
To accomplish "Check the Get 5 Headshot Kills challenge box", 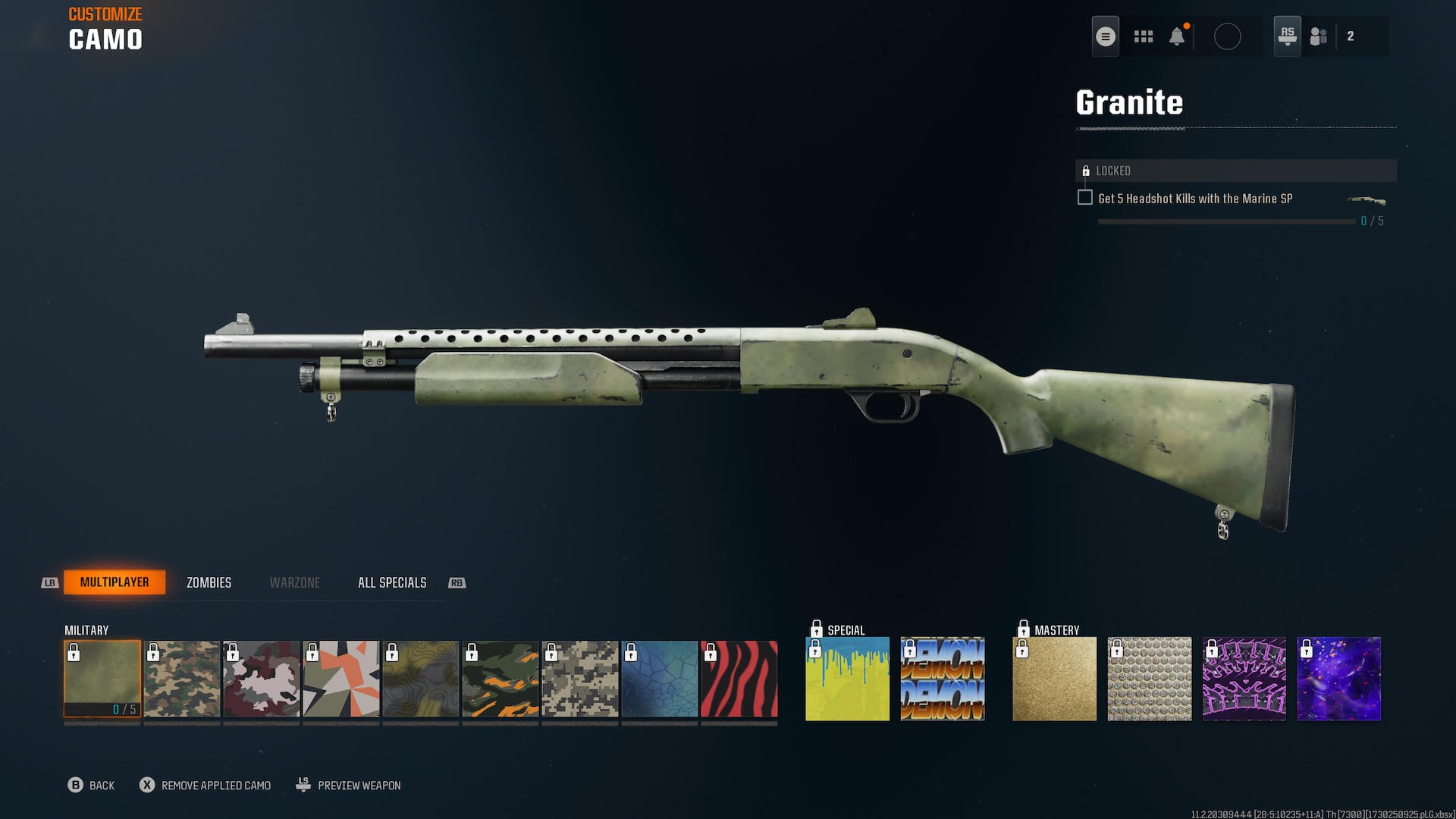I will (1084, 196).
